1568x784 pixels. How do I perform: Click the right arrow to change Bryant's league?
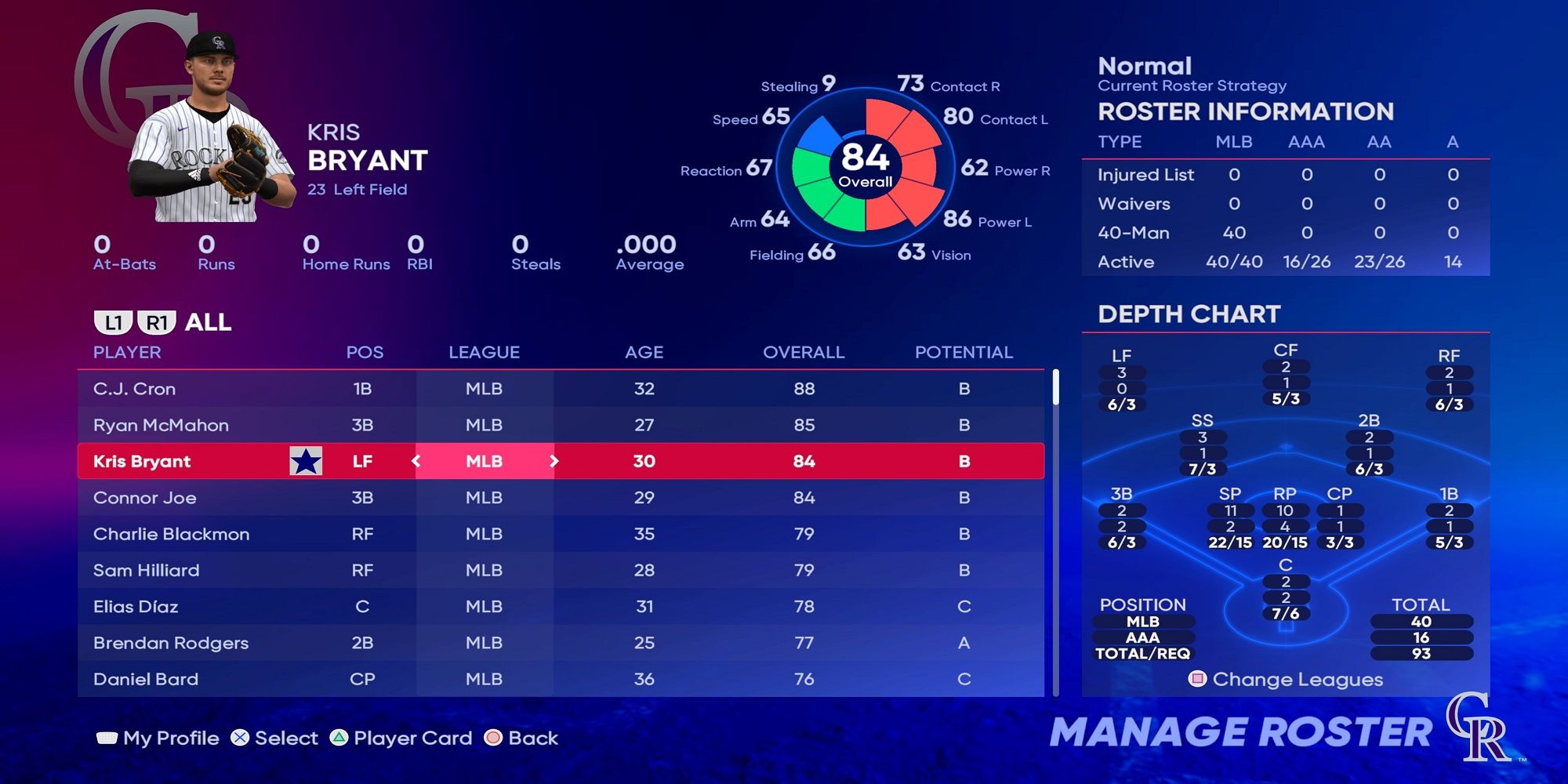click(554, 462)
